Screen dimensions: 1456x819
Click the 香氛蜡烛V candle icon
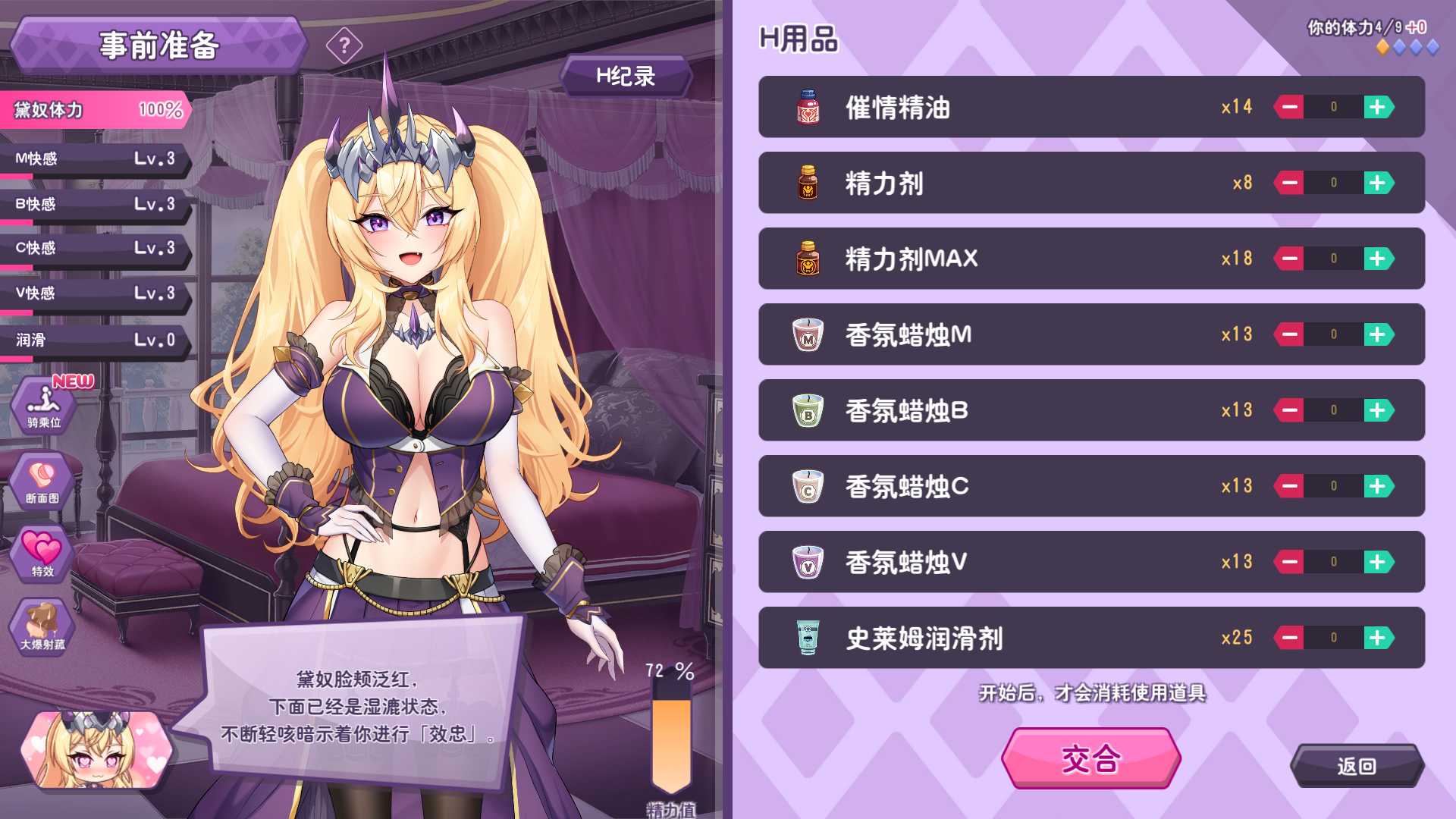pos(808,562)
